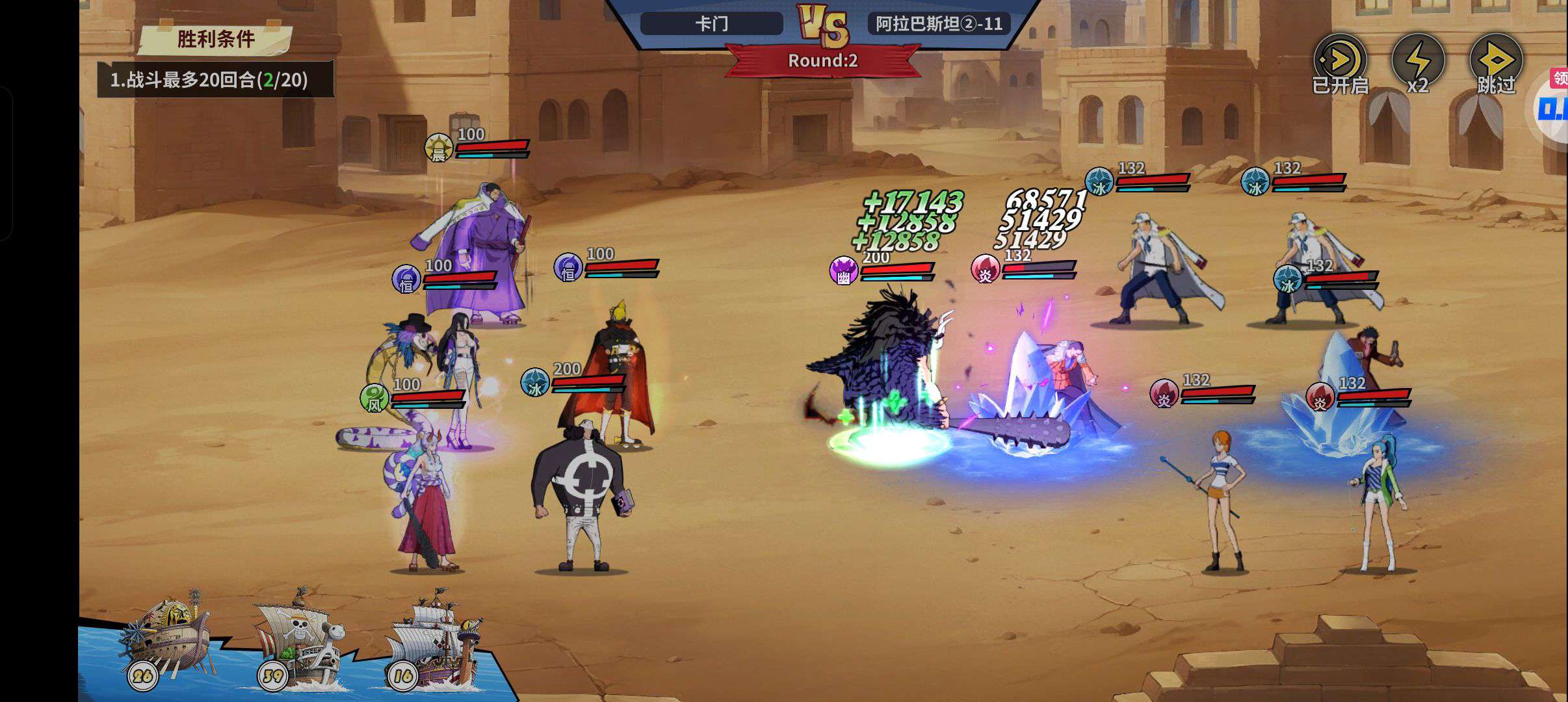This screenshot has height=702, width=1568.
Task: Open the 胜利条件 victory conditions panel
Action: tap(216, 39)
